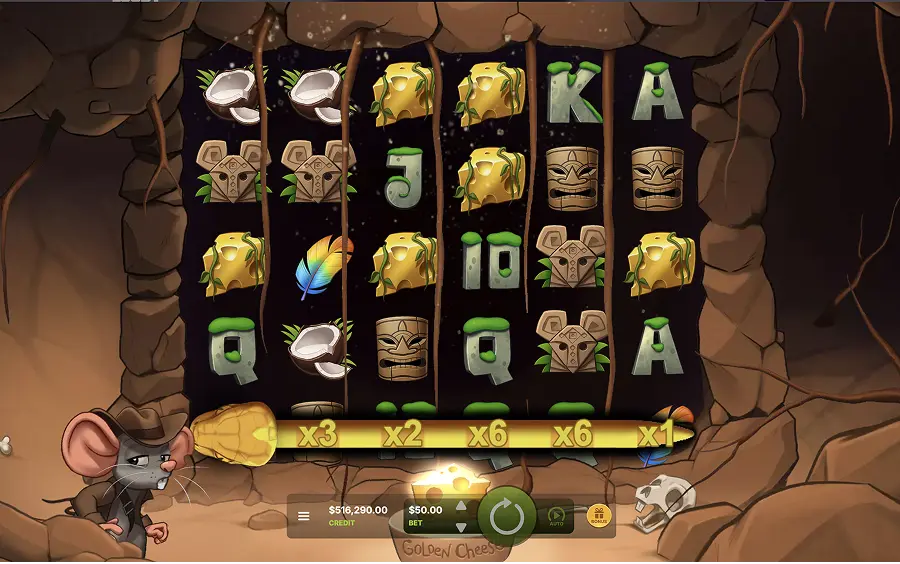Increase the bet with the up arrow

(x=461, y=506)
